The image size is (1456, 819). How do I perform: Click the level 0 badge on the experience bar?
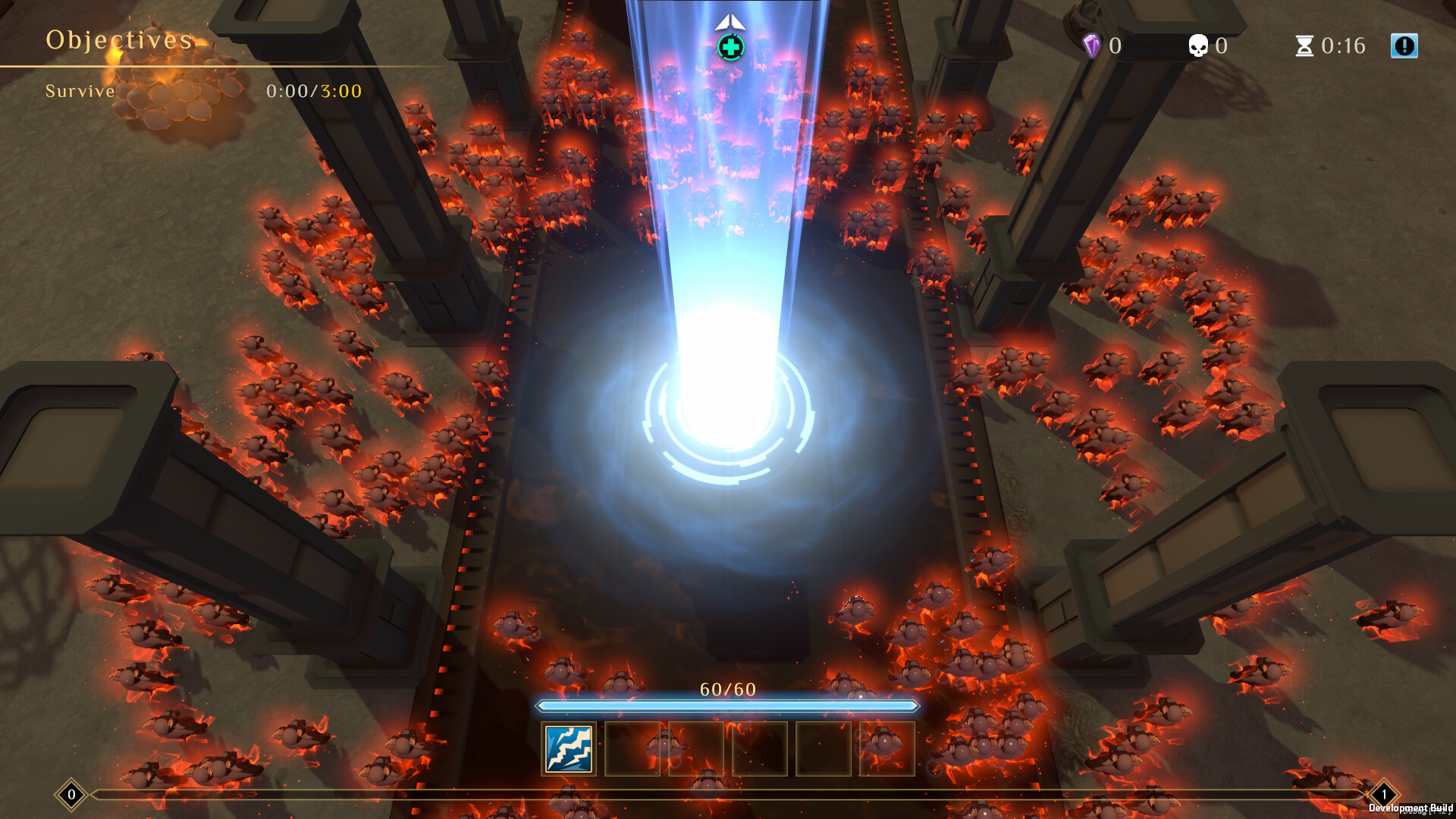[x=71, y=795]
